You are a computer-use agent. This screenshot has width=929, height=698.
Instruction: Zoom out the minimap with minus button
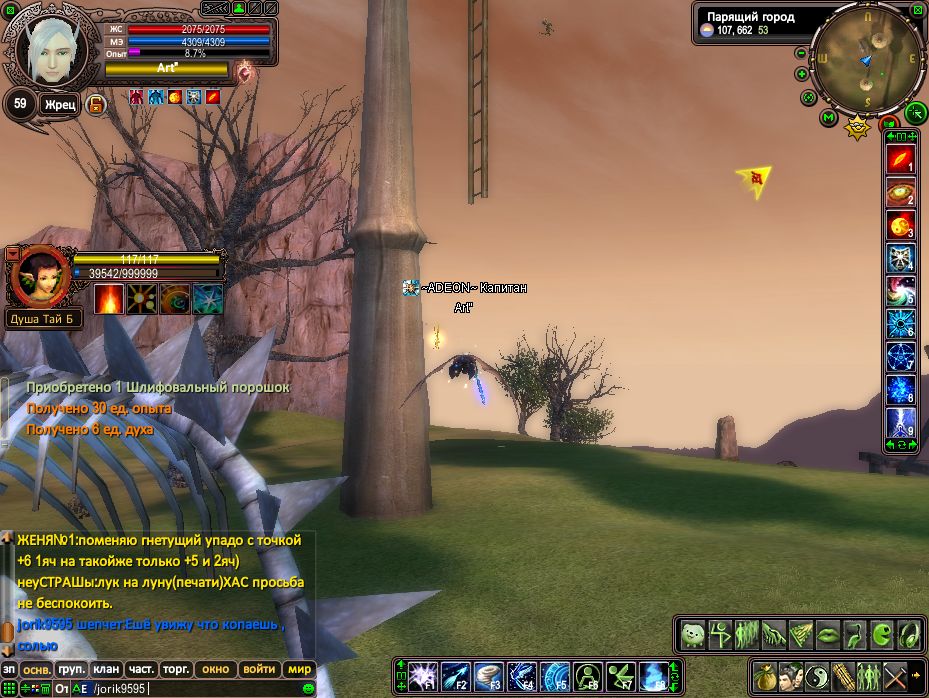[801, 53]
